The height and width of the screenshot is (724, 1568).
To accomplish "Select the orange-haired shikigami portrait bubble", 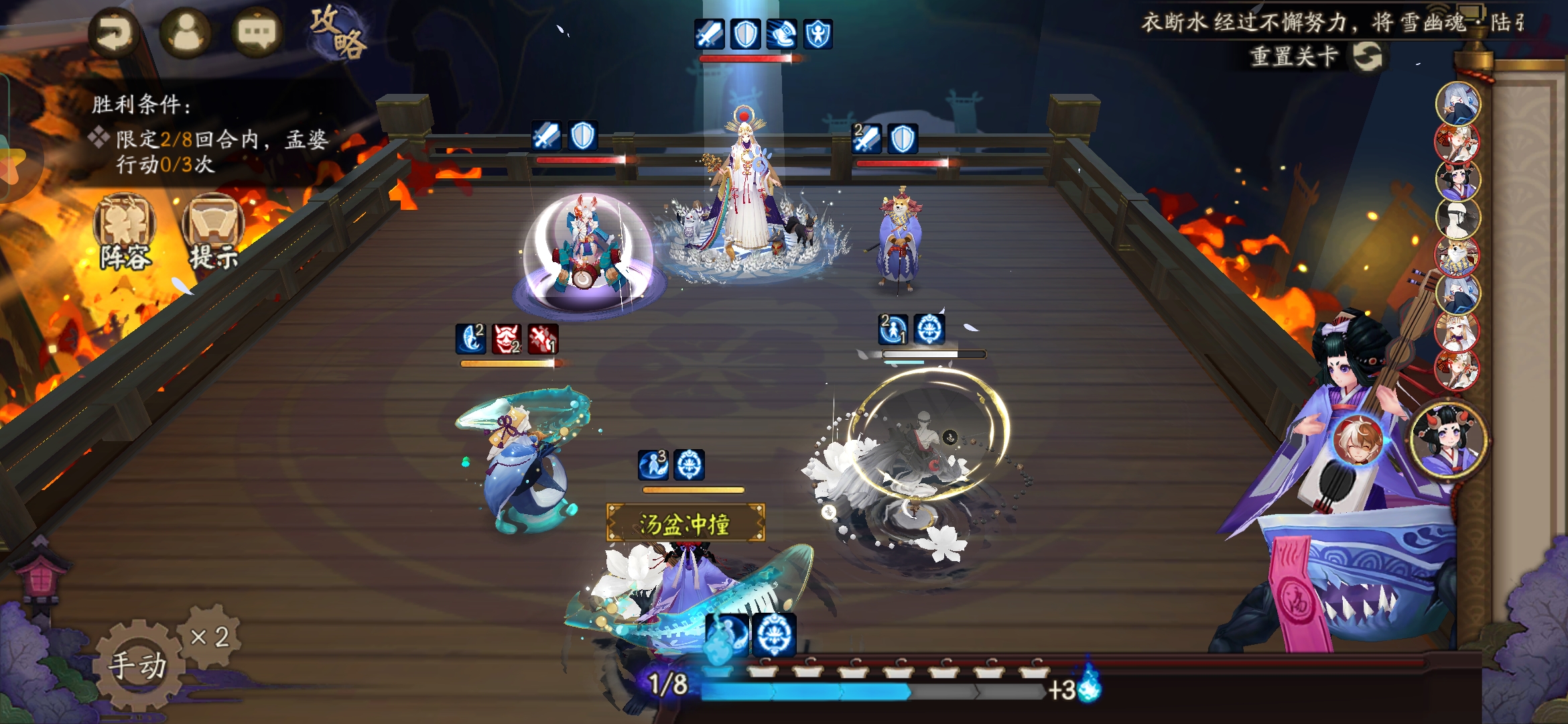I will click(1358, 440).
